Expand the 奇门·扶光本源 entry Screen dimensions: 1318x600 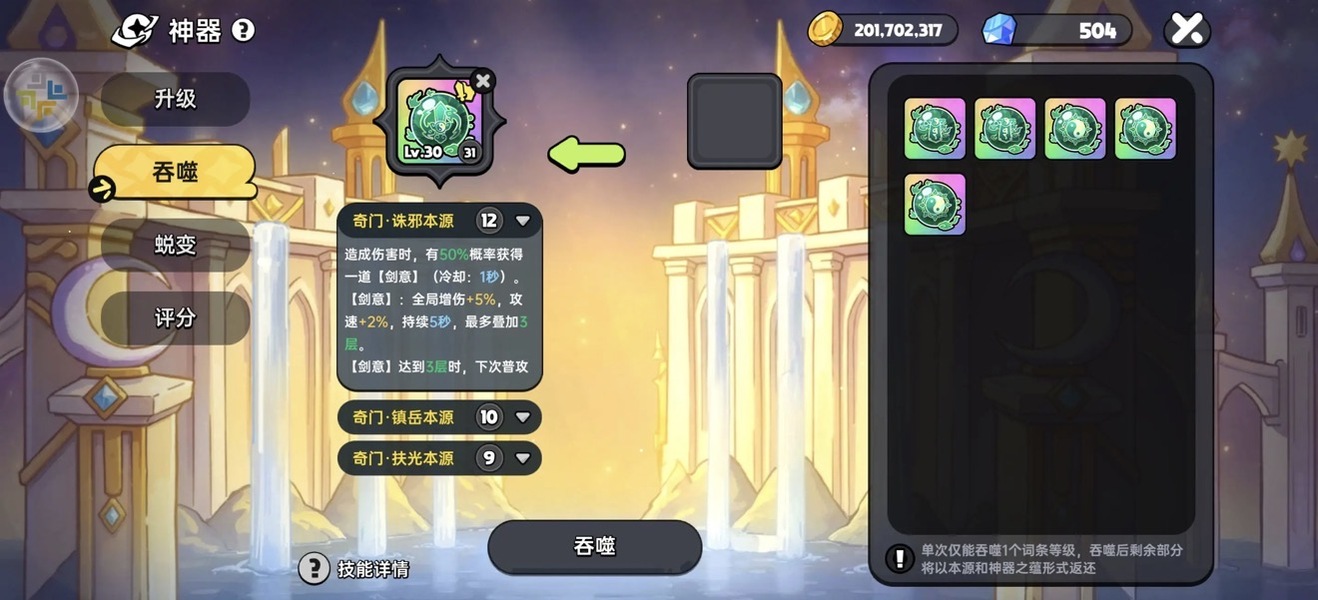click(x=522, y=458)
